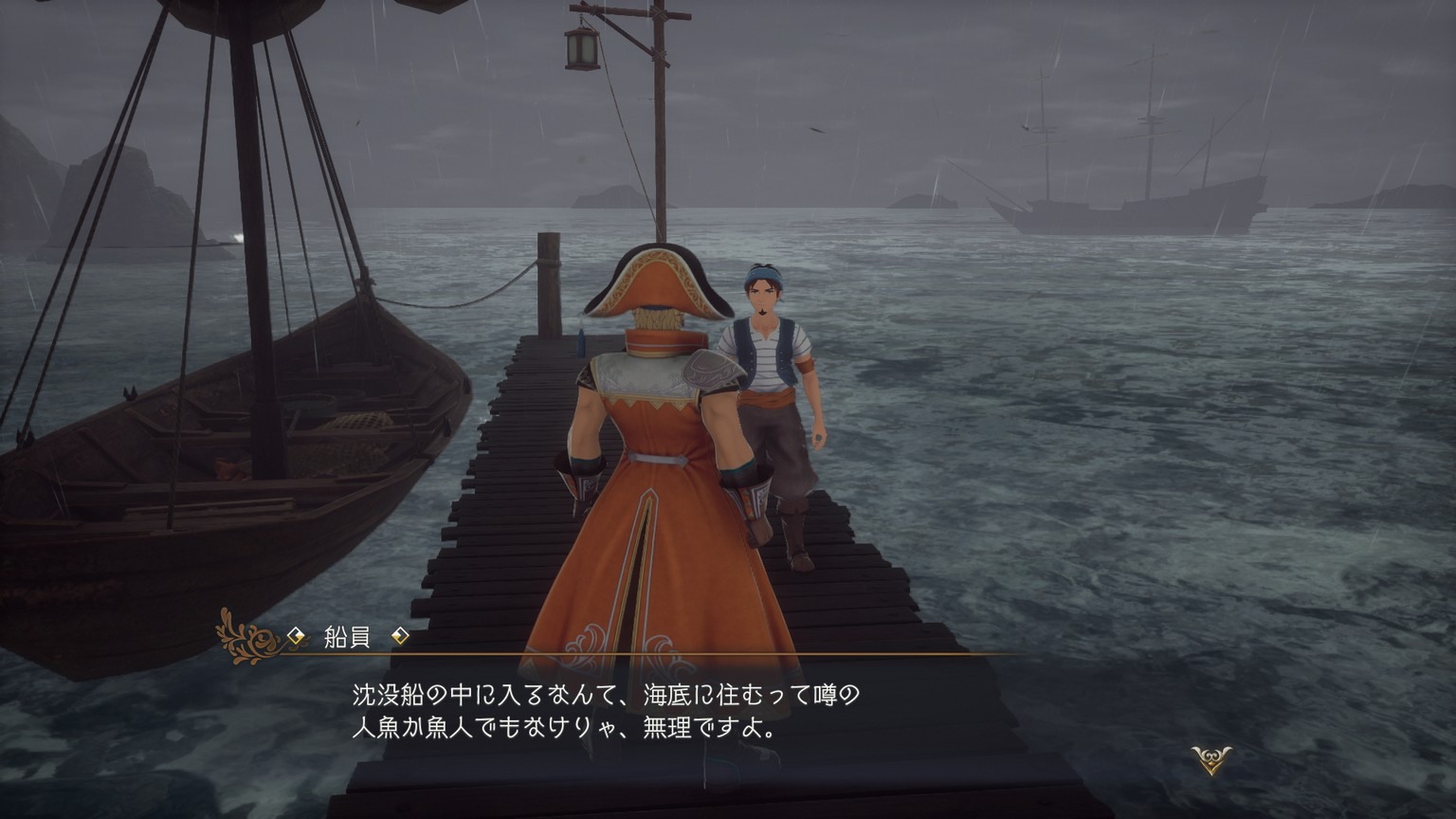The height and width of the screenshot is (819, 1456).
Task: Click the gold diamond icon right of 船員
Action: pos(402,637)
